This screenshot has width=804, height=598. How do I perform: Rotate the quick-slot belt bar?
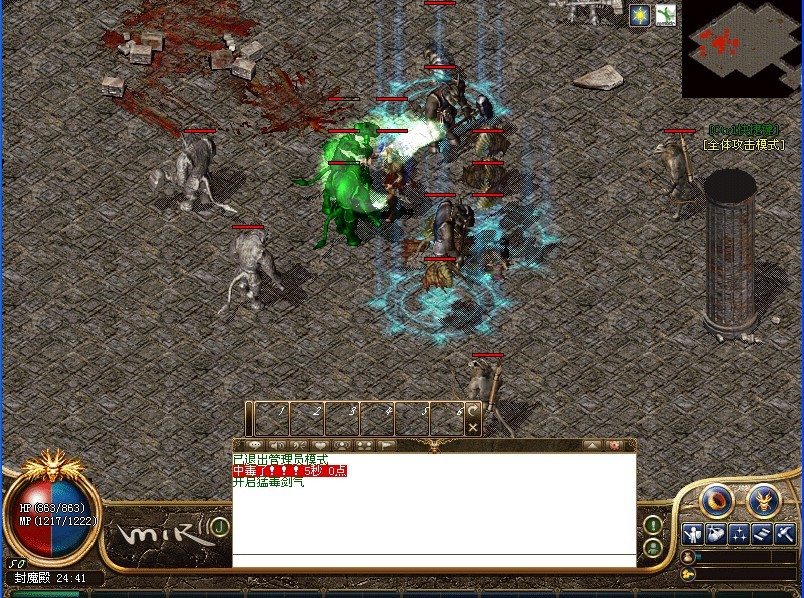(x=473, y=410)
